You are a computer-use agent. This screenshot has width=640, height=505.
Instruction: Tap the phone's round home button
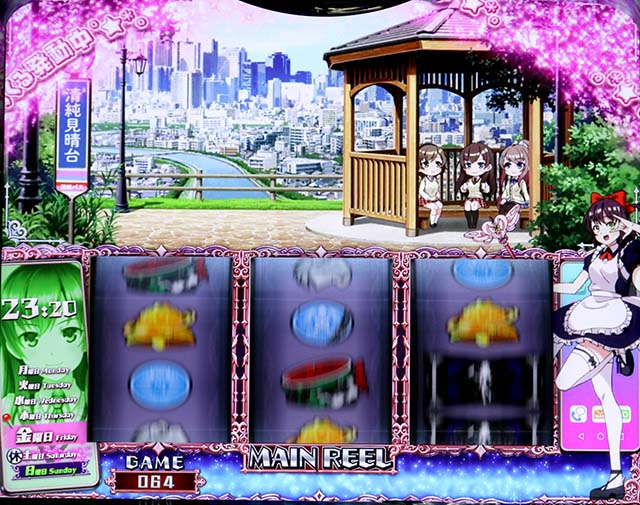603,434
